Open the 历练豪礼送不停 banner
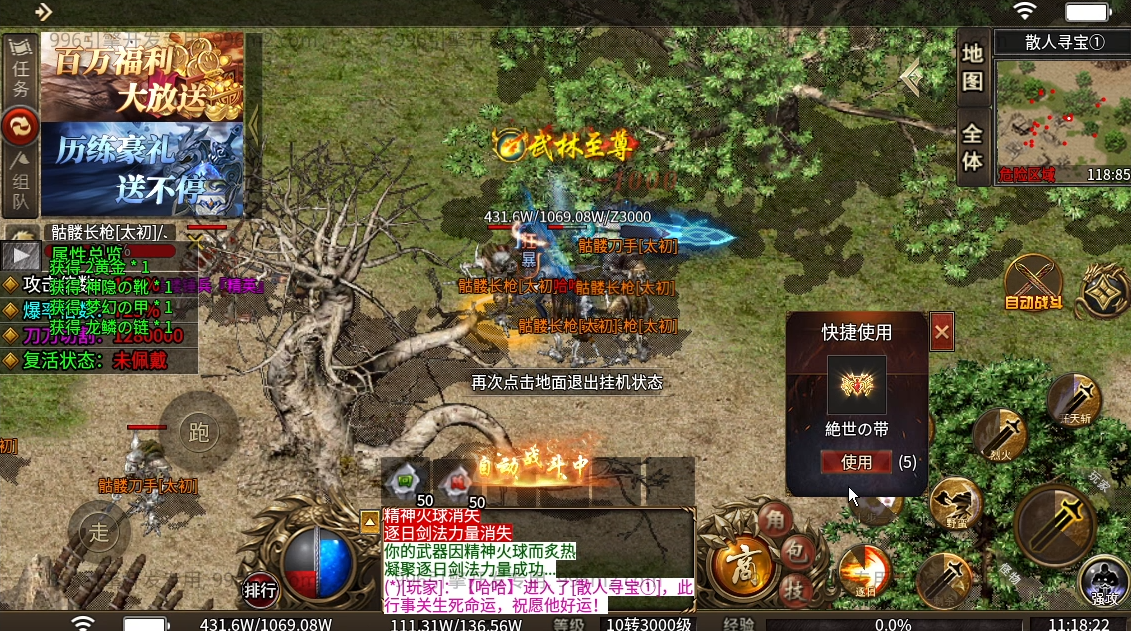 142,170
